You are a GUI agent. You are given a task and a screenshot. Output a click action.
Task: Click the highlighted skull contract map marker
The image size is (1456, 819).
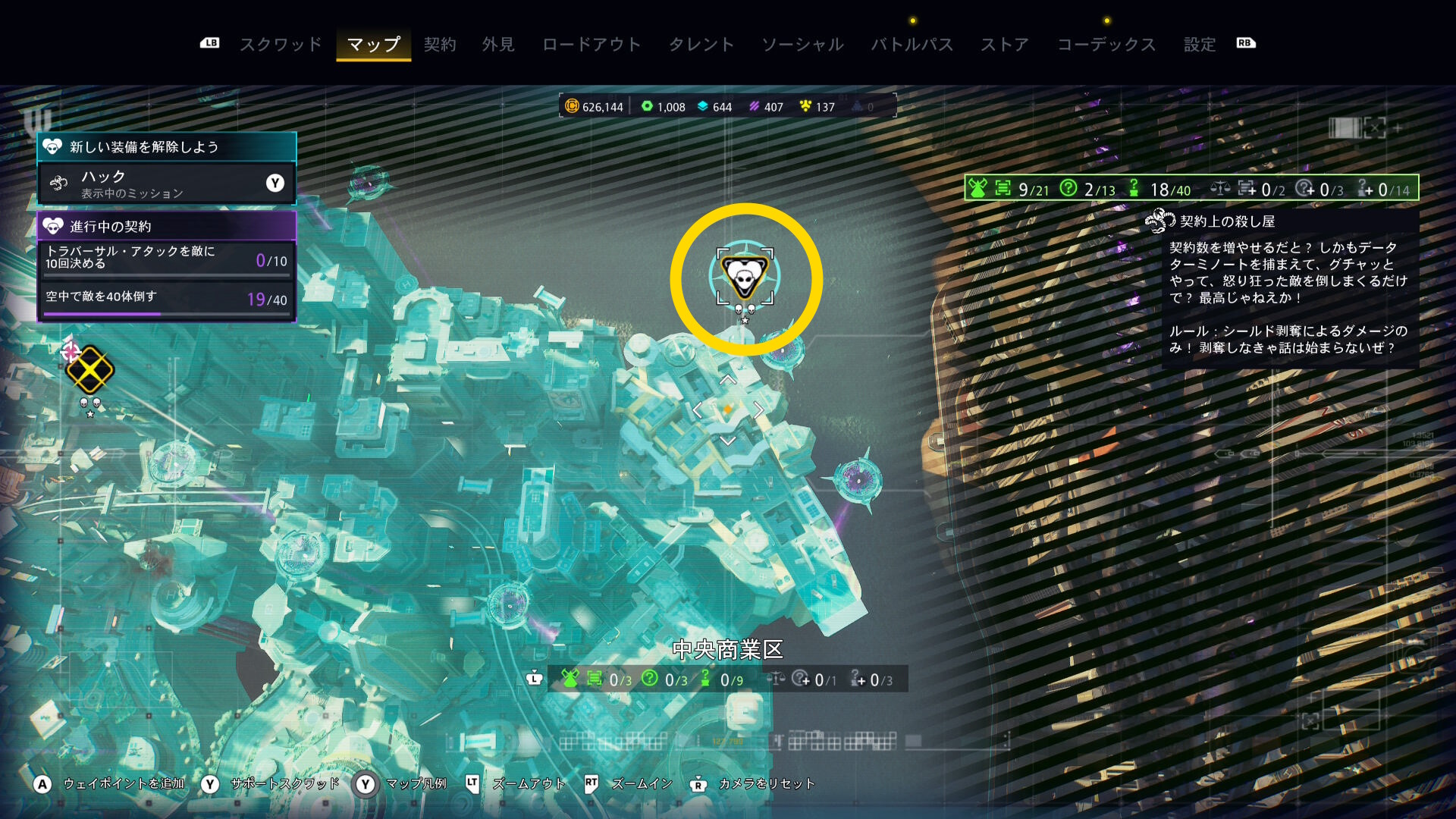745,276
